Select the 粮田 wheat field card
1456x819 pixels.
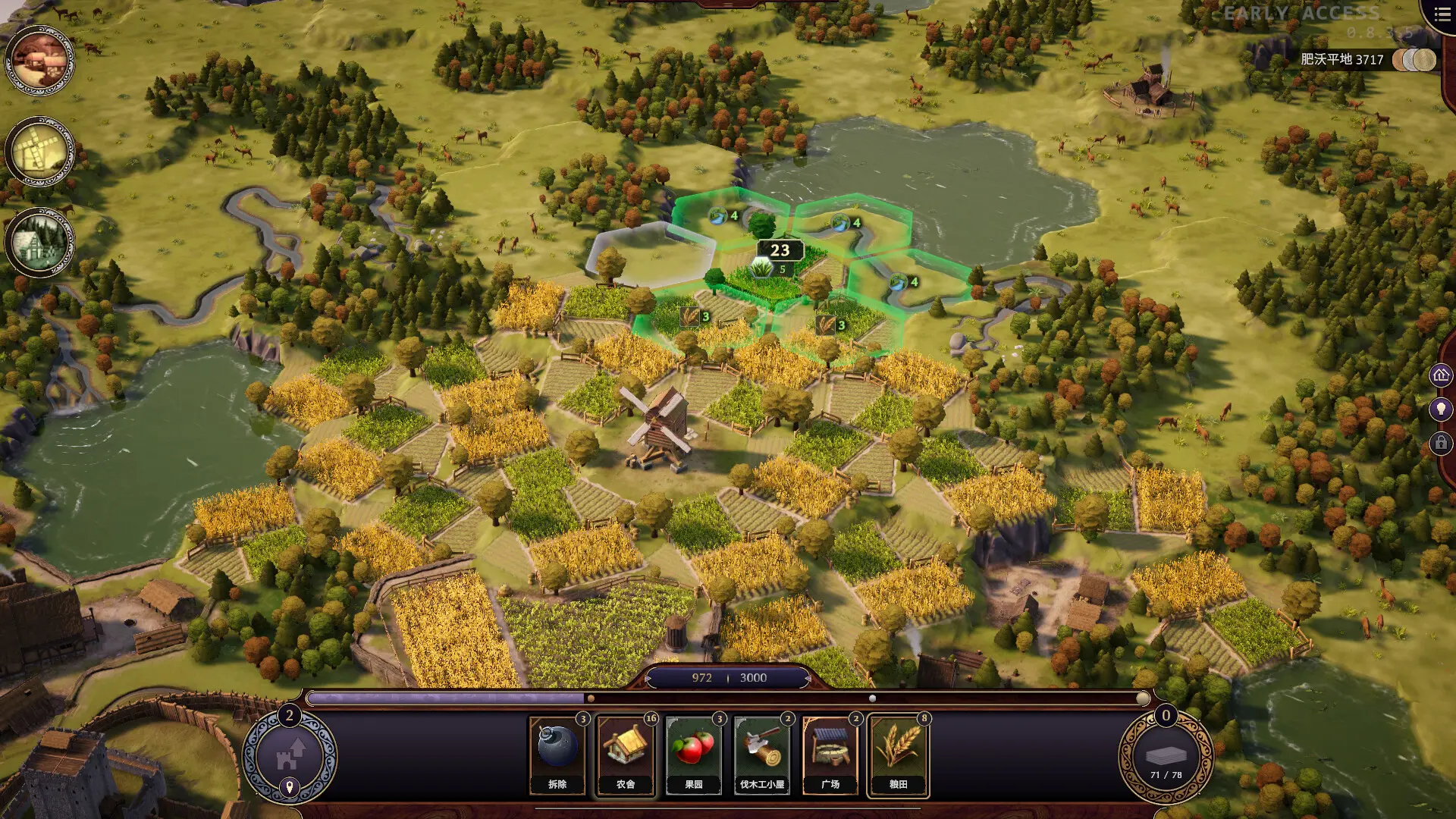coord(899,756)
